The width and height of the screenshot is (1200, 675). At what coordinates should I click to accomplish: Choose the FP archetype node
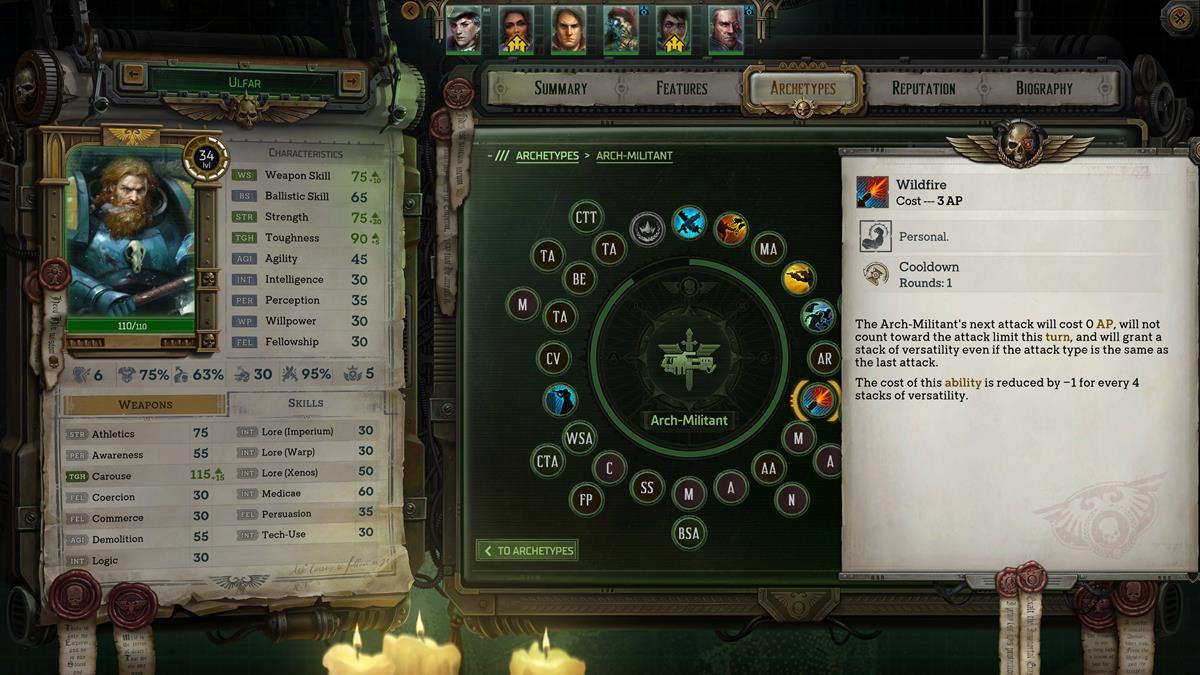tap(586, 498)
